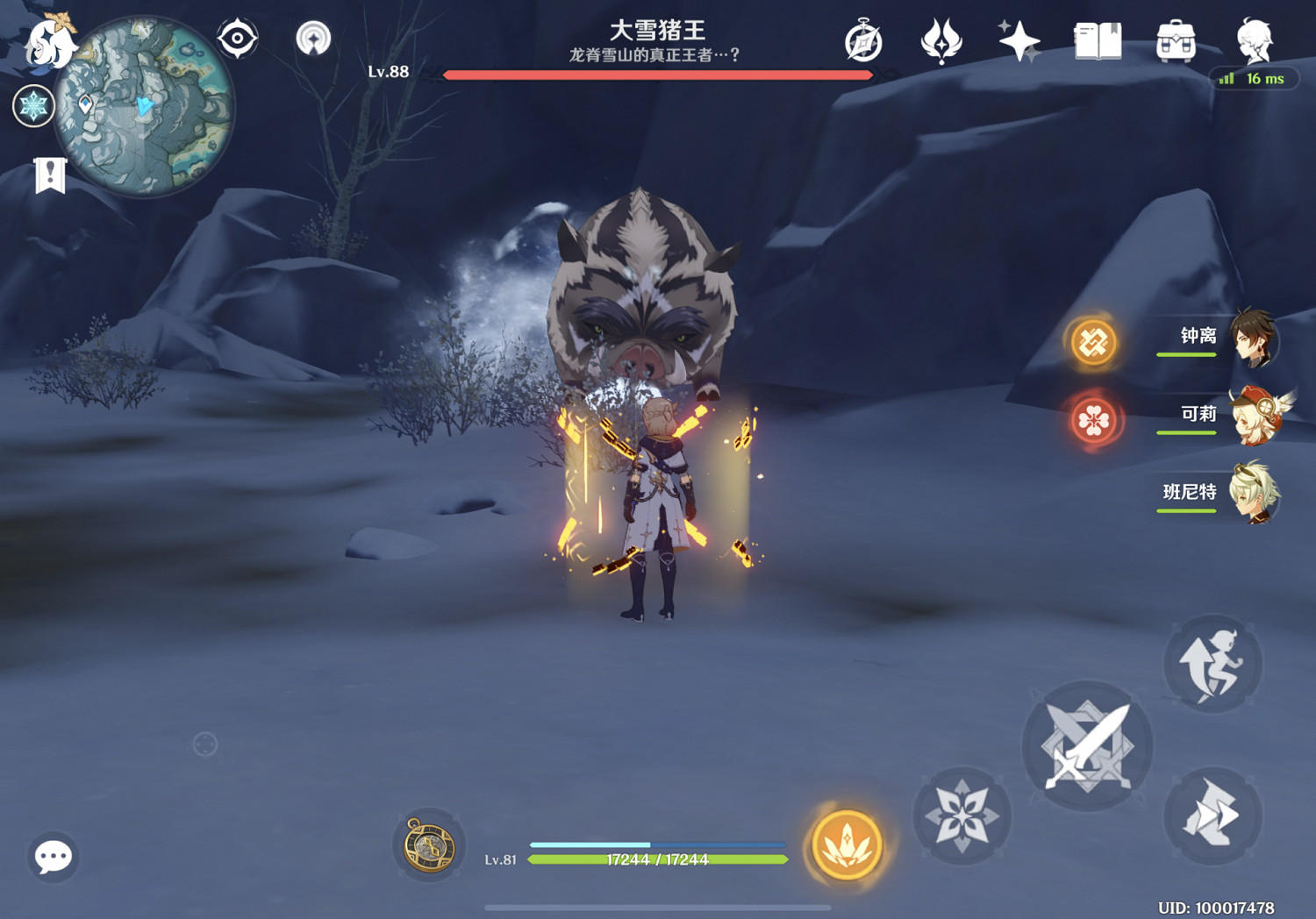This screenshot has height=919, width=1316.
Task: Activate Elemental Sight
Action: pos(235,39)
